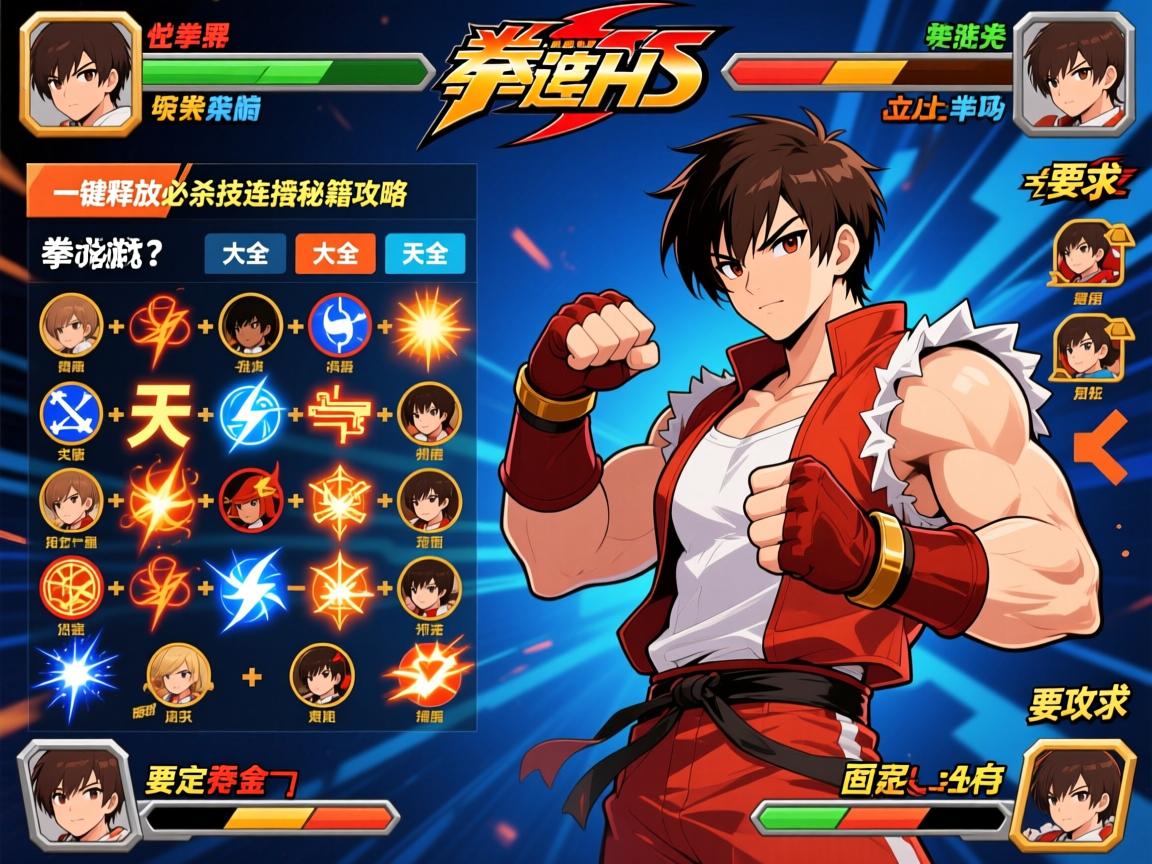Screen dimensions: 1152x864
Task: Choose the fighter portrait with red outfit
Action: [x=1083, y=251]
